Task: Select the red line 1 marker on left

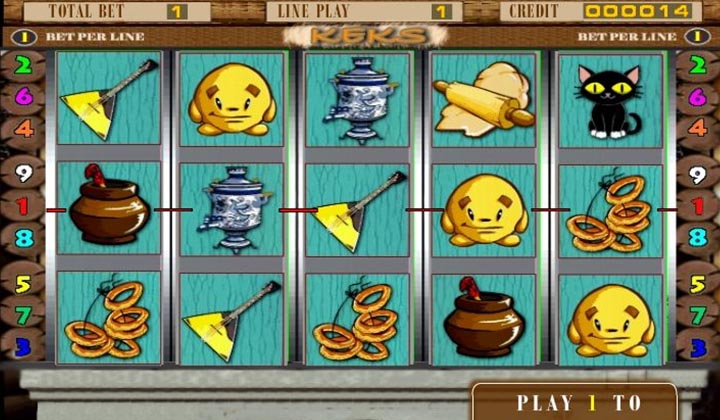Action: click(22, 207)
